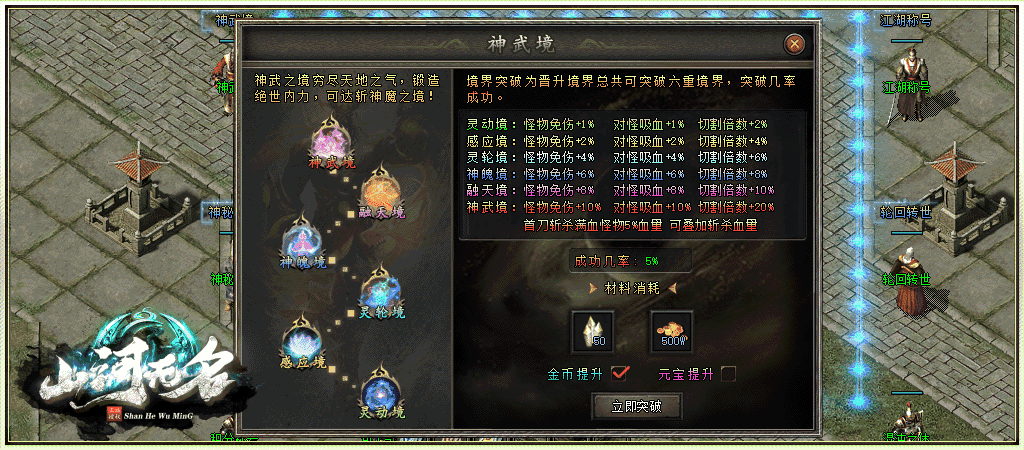1024x450 pixels.
Task: Choose the 融天境 realm orb
Action: [380, 189]
